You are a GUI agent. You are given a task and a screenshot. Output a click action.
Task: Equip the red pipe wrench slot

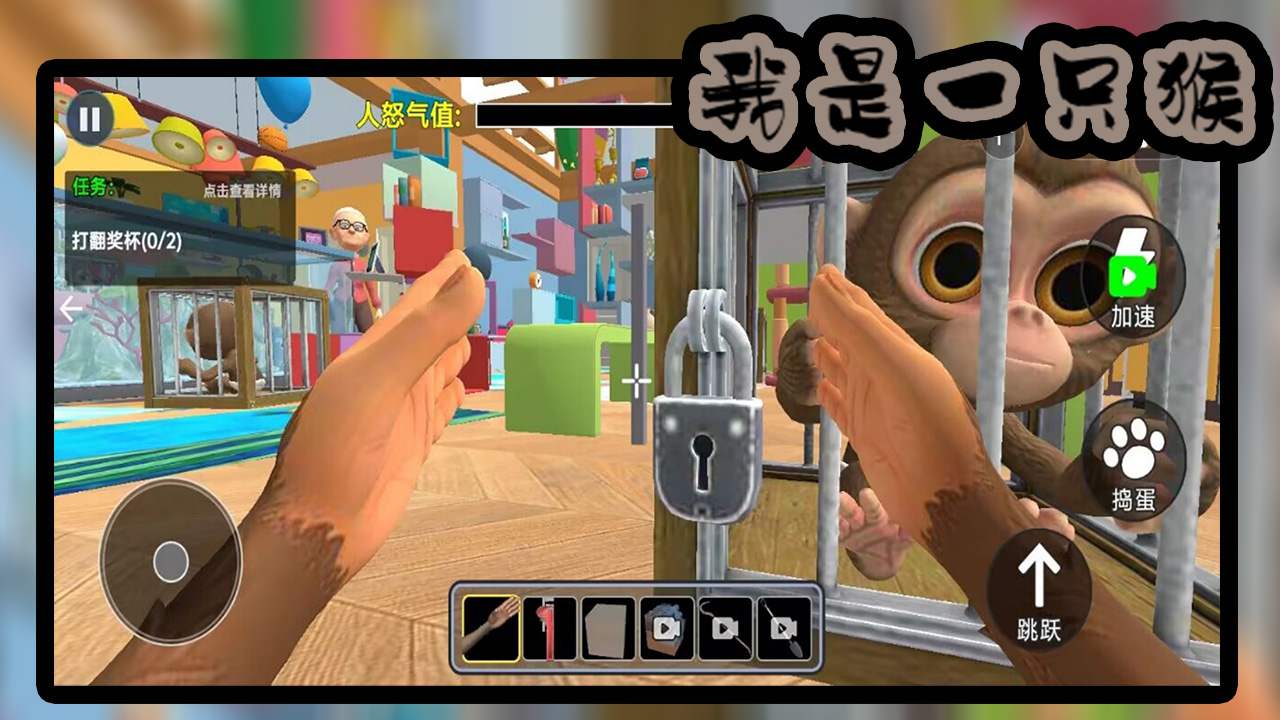[549, 629]
